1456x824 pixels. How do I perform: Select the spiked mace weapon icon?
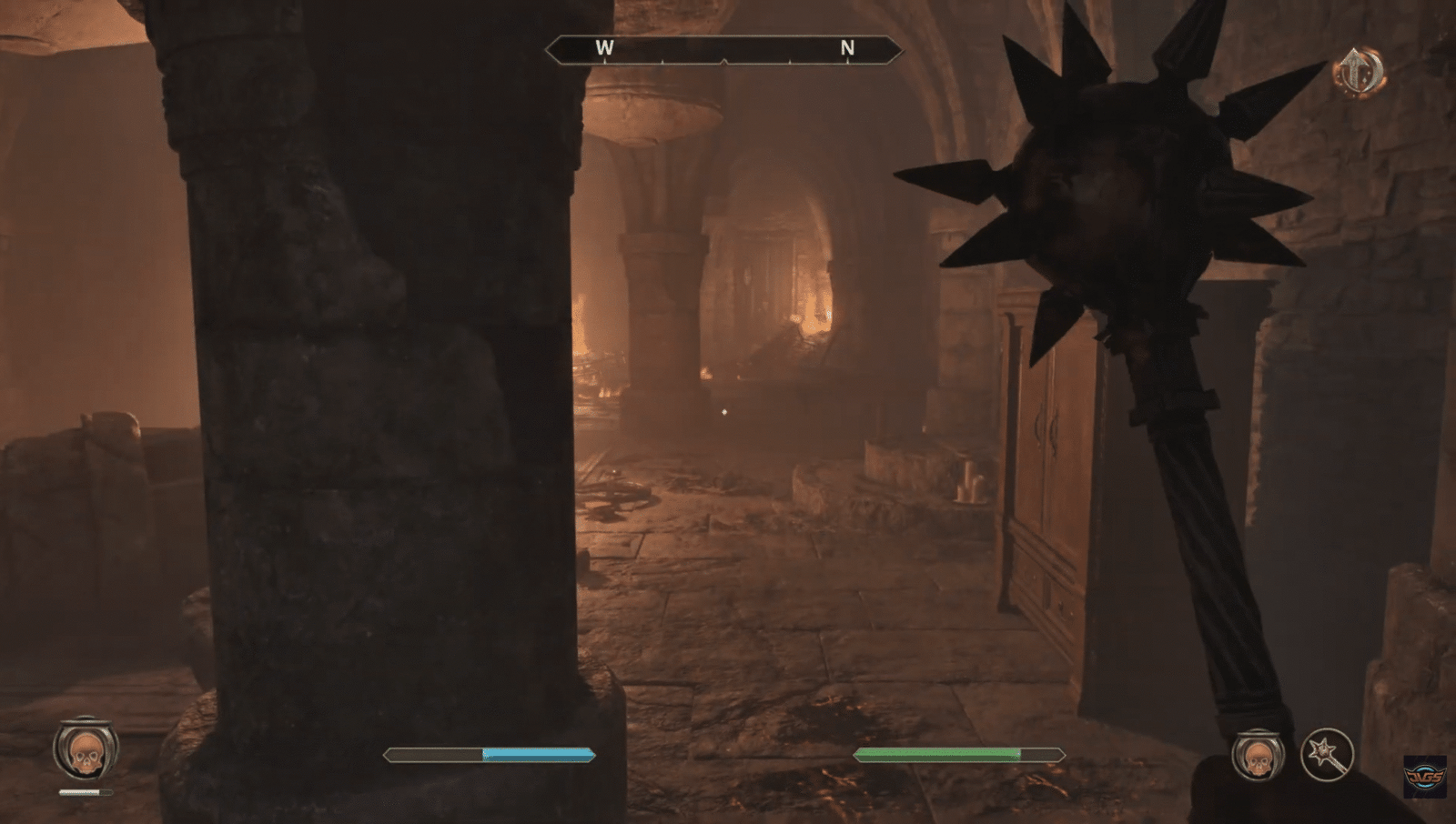(x=1327, y=754)
